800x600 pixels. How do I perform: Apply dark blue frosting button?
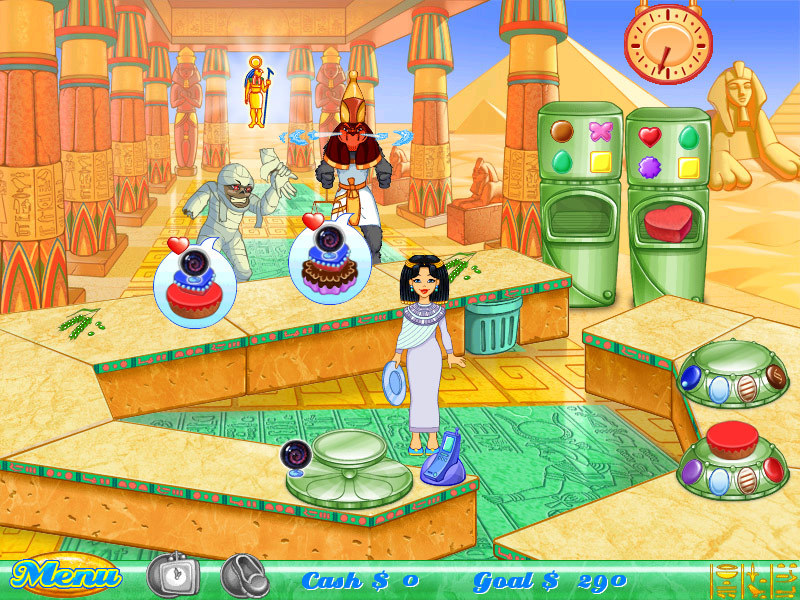(x=690, y=376)
